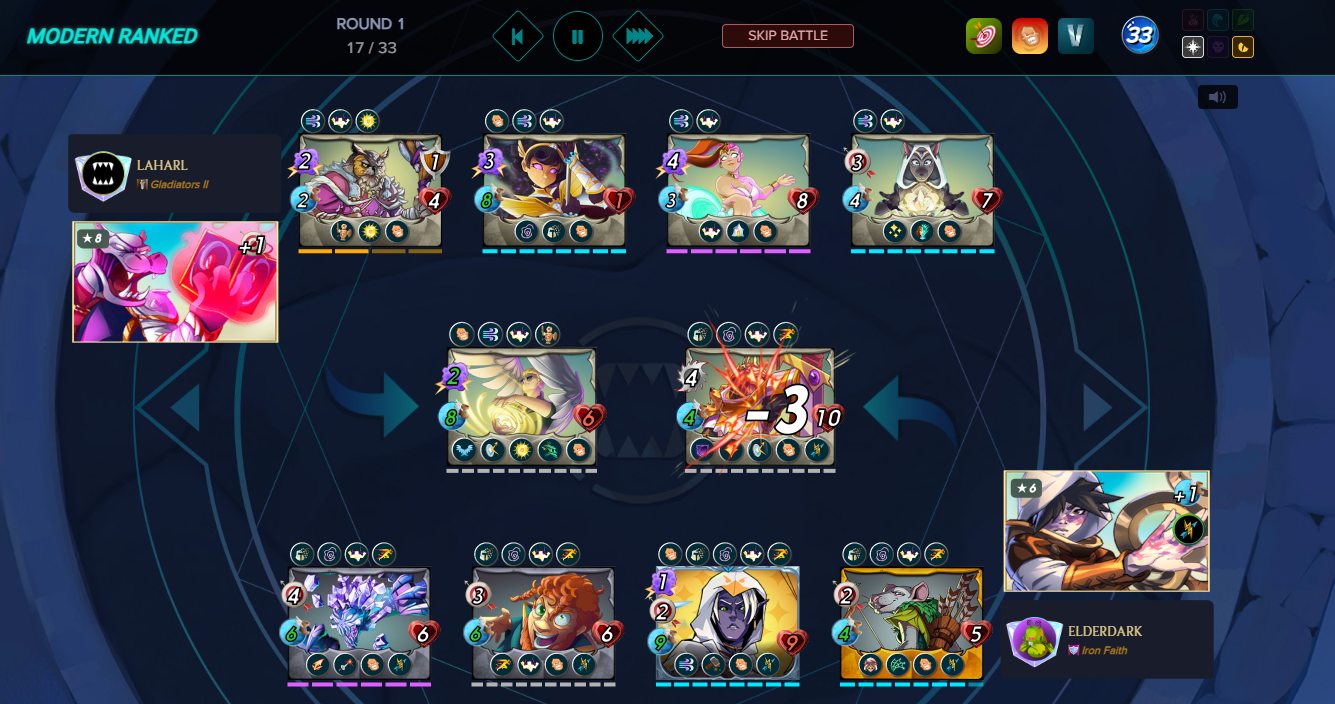Toggle the sound mute button
The width and height of the screenshot is (1335, 704).
[1217, 97]
